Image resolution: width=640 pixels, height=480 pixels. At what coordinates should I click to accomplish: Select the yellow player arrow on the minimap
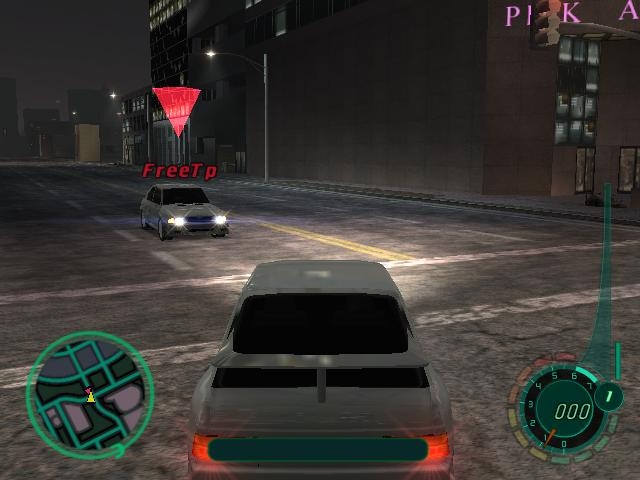91,397
